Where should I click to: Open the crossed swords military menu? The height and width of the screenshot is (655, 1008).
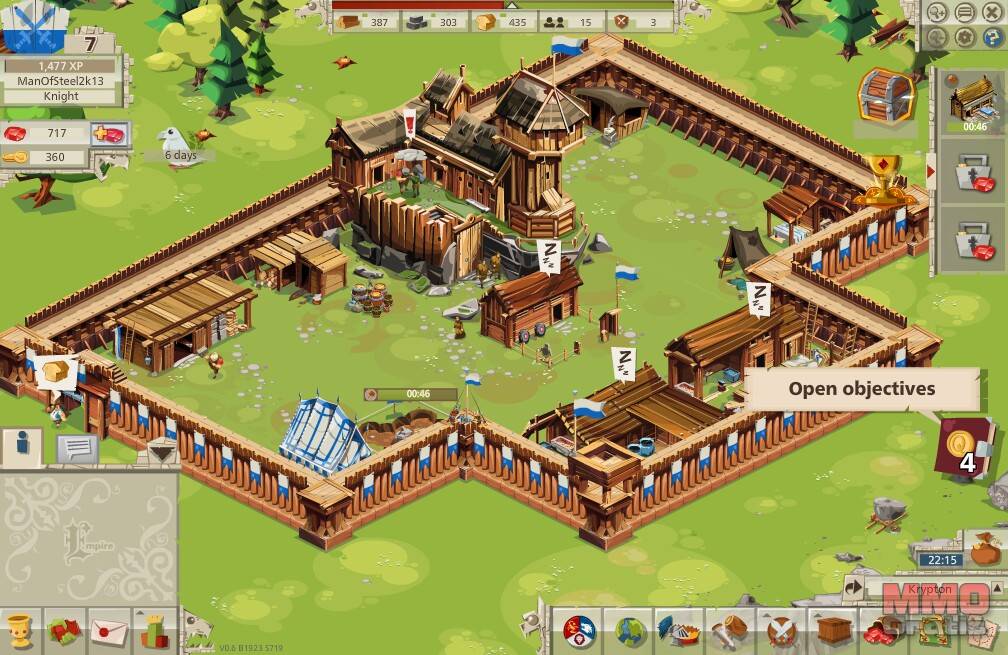(x=782, y=632)
